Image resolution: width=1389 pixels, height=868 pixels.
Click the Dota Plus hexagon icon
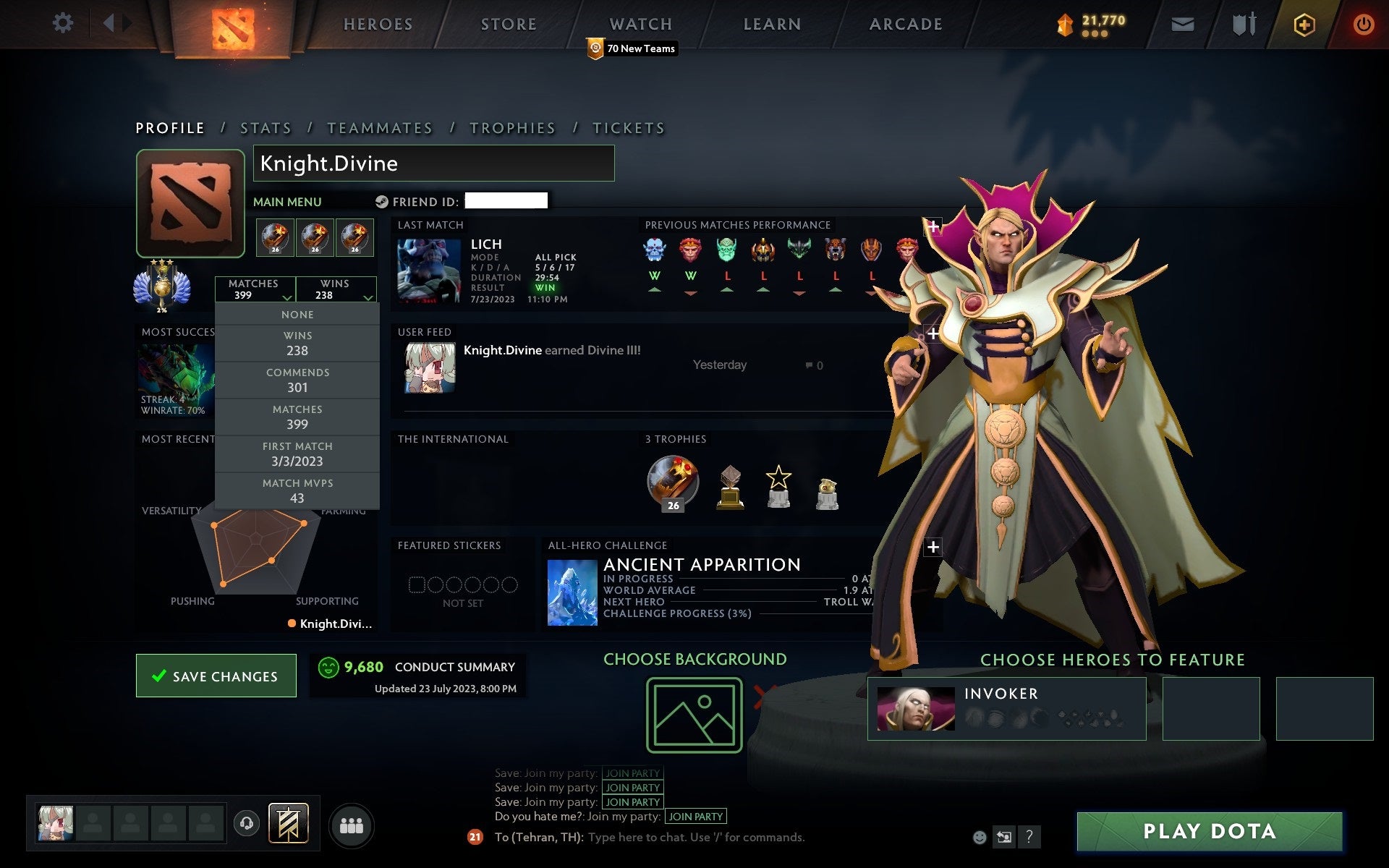pos(1302,23)
